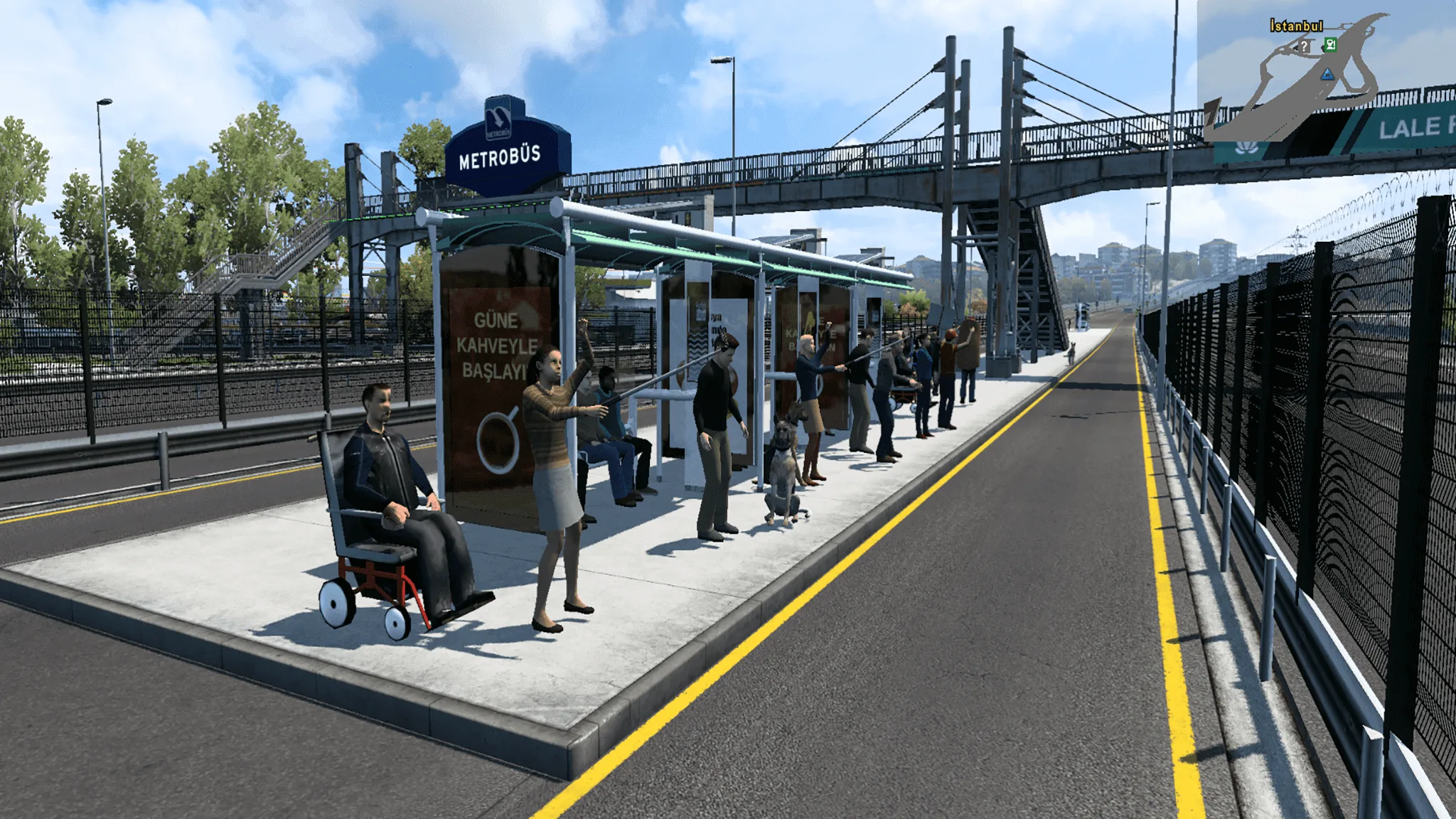1456x819 pixels.
Task: Select the İstanbul city label on minimap
Action: click(1296, 26)
